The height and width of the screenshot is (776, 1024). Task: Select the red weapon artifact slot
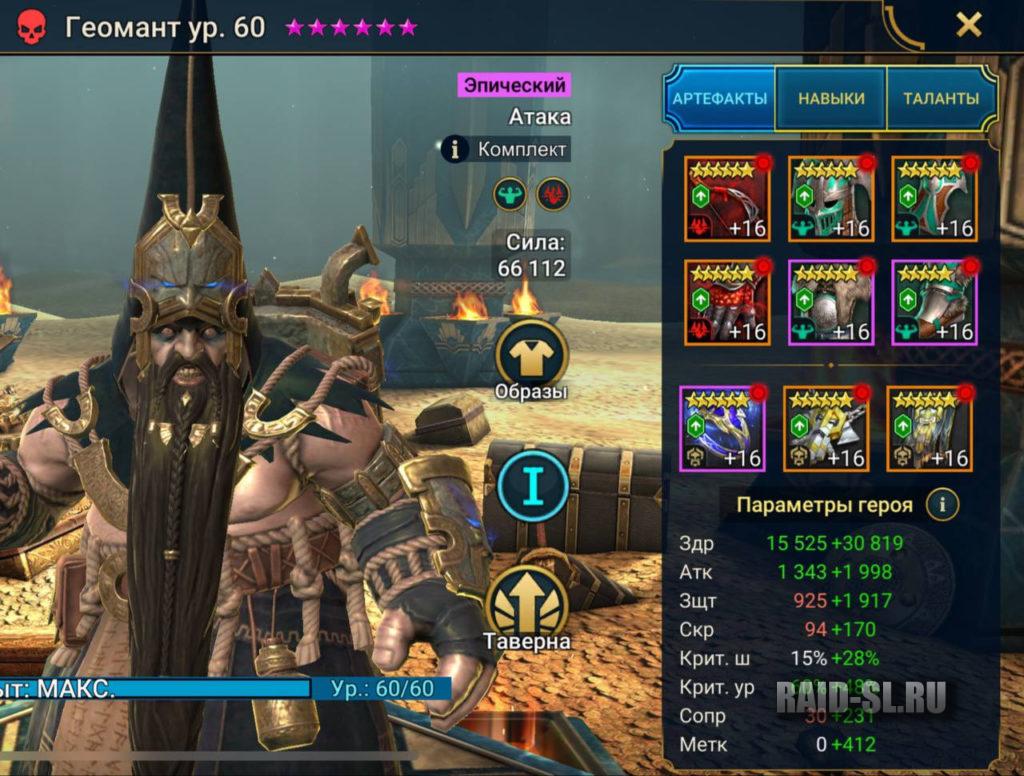(x=725, y=198)
